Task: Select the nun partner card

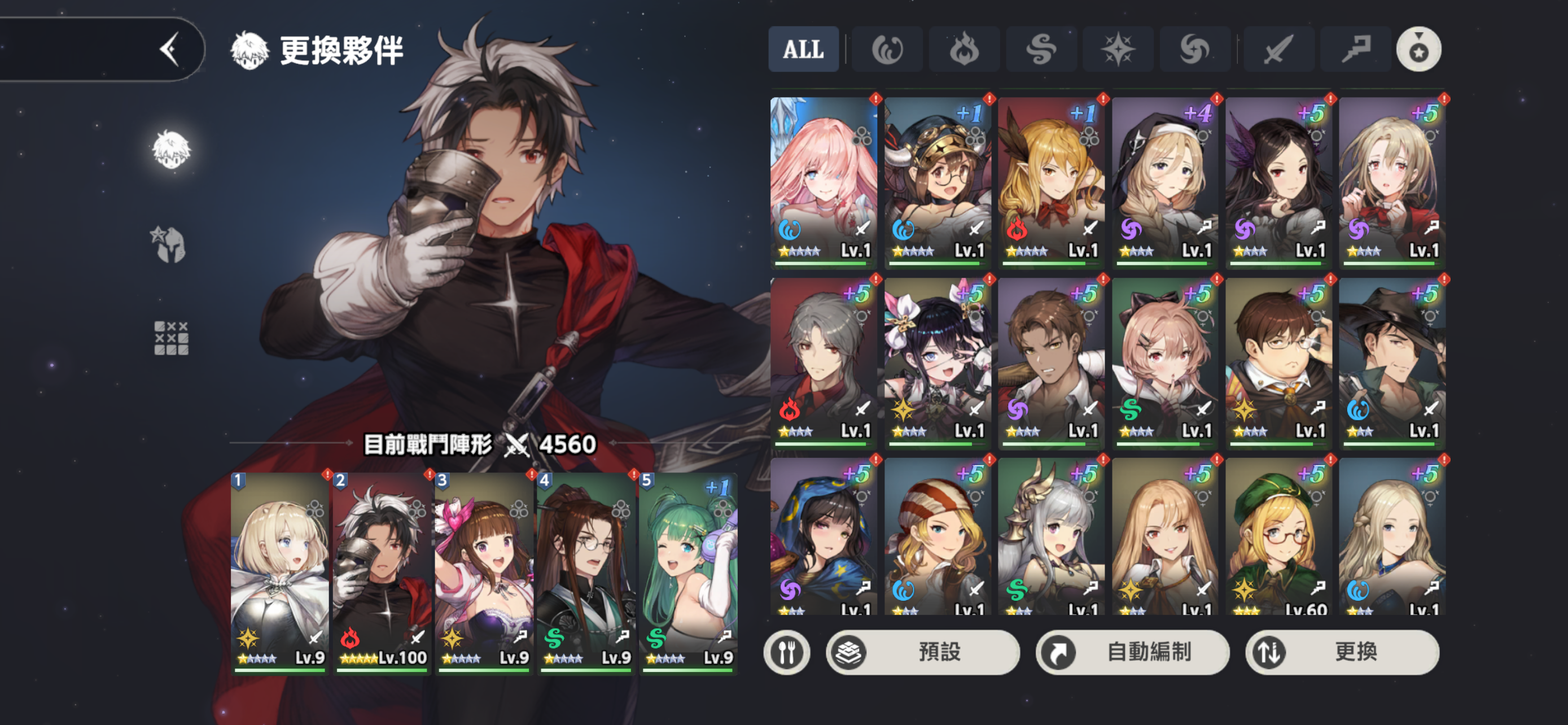Action: [1165, 181]
